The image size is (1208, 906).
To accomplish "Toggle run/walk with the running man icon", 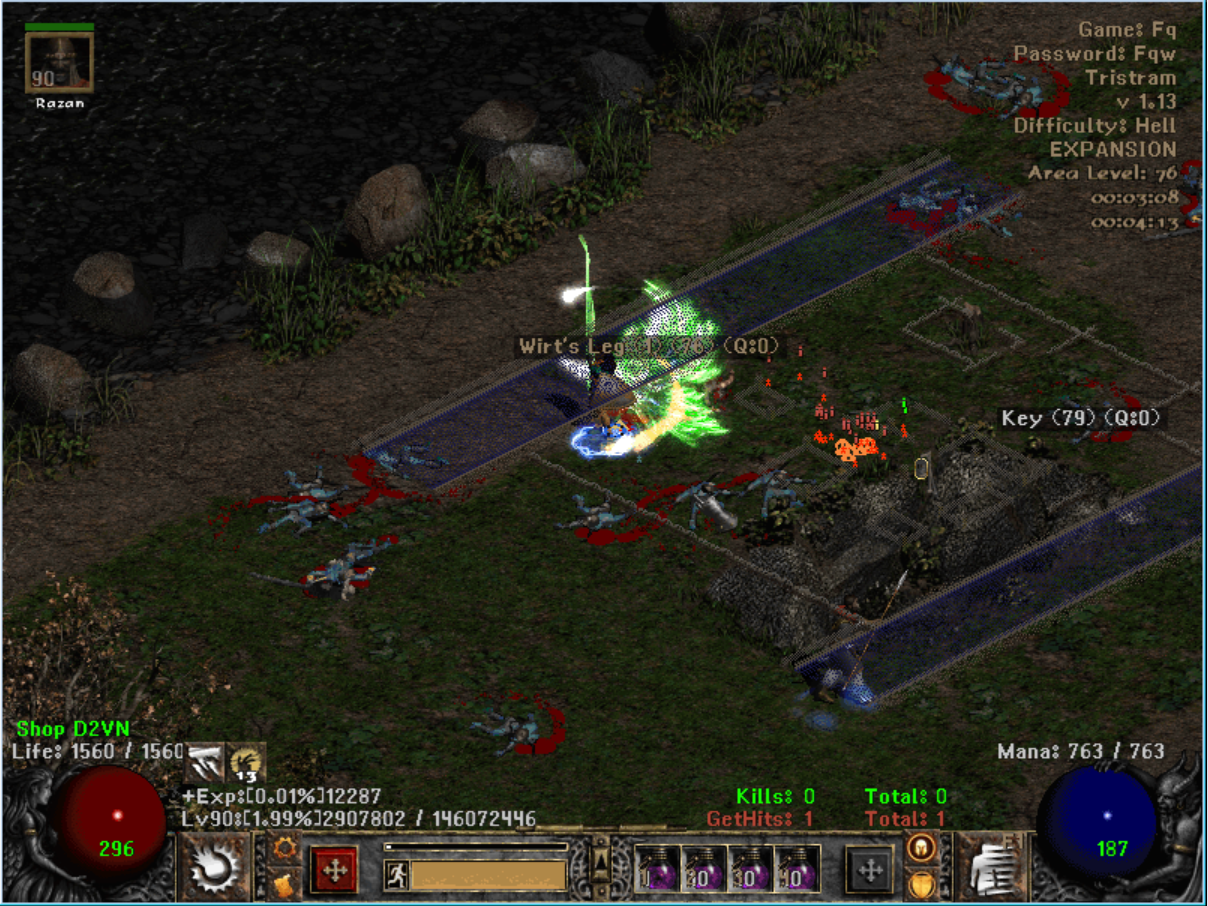I will [396, 875].
